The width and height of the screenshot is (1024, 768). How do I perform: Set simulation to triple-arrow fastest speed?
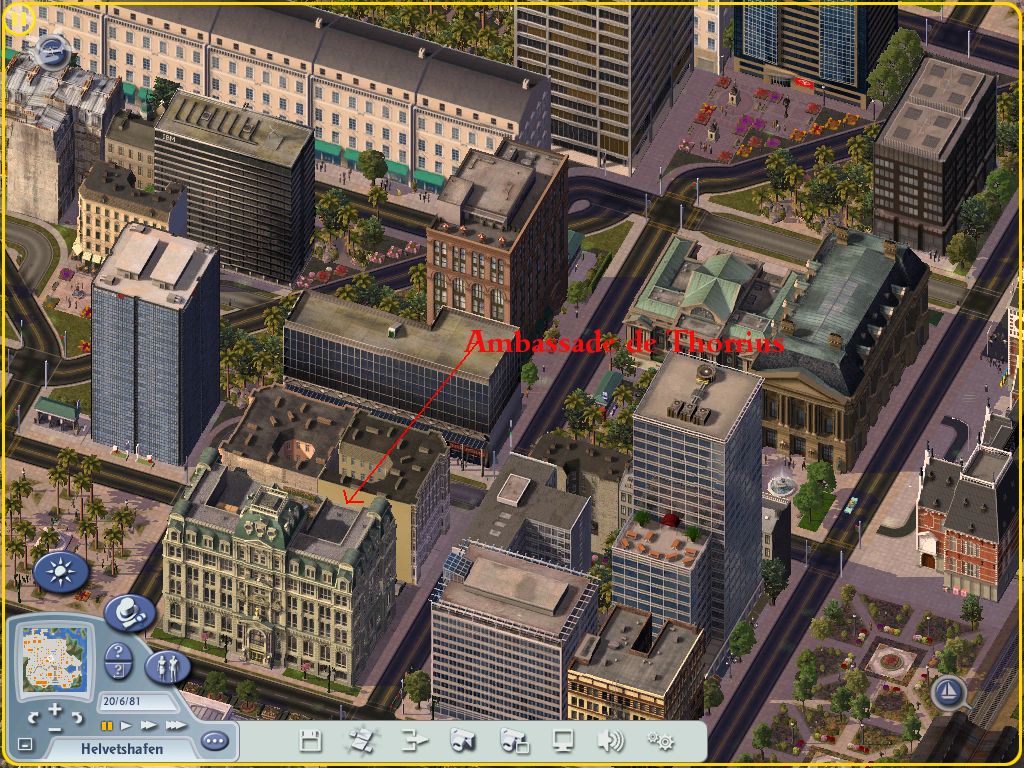tap(175, 725)
